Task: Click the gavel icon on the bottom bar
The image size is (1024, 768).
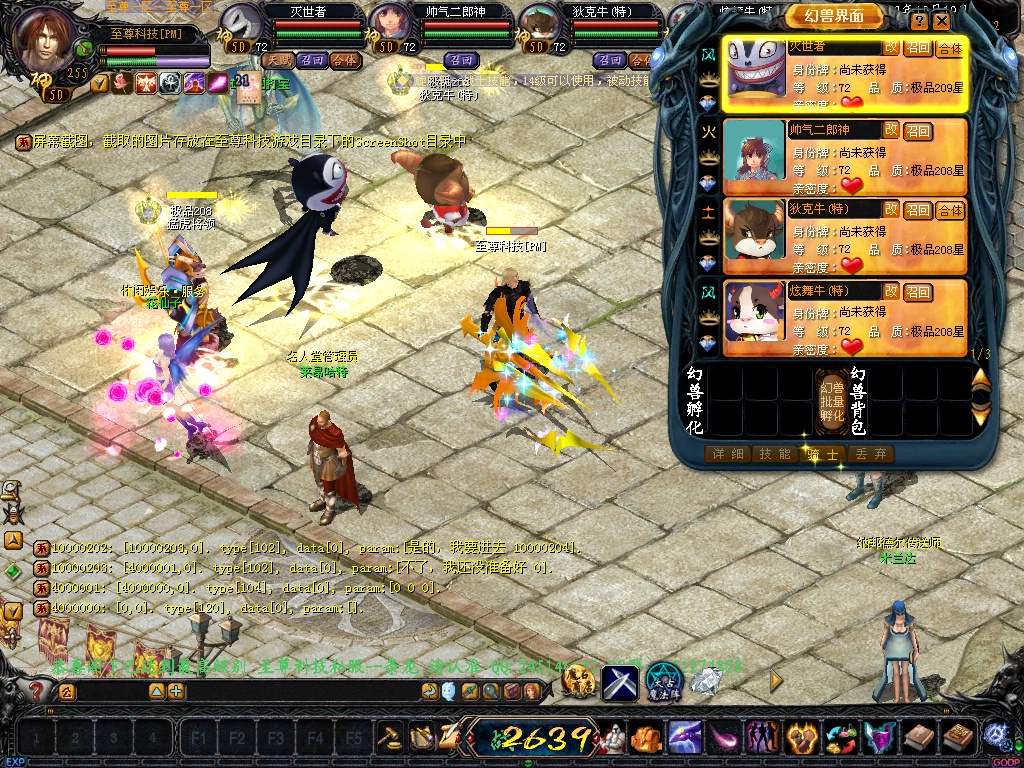Action: (x=390, y=738)
